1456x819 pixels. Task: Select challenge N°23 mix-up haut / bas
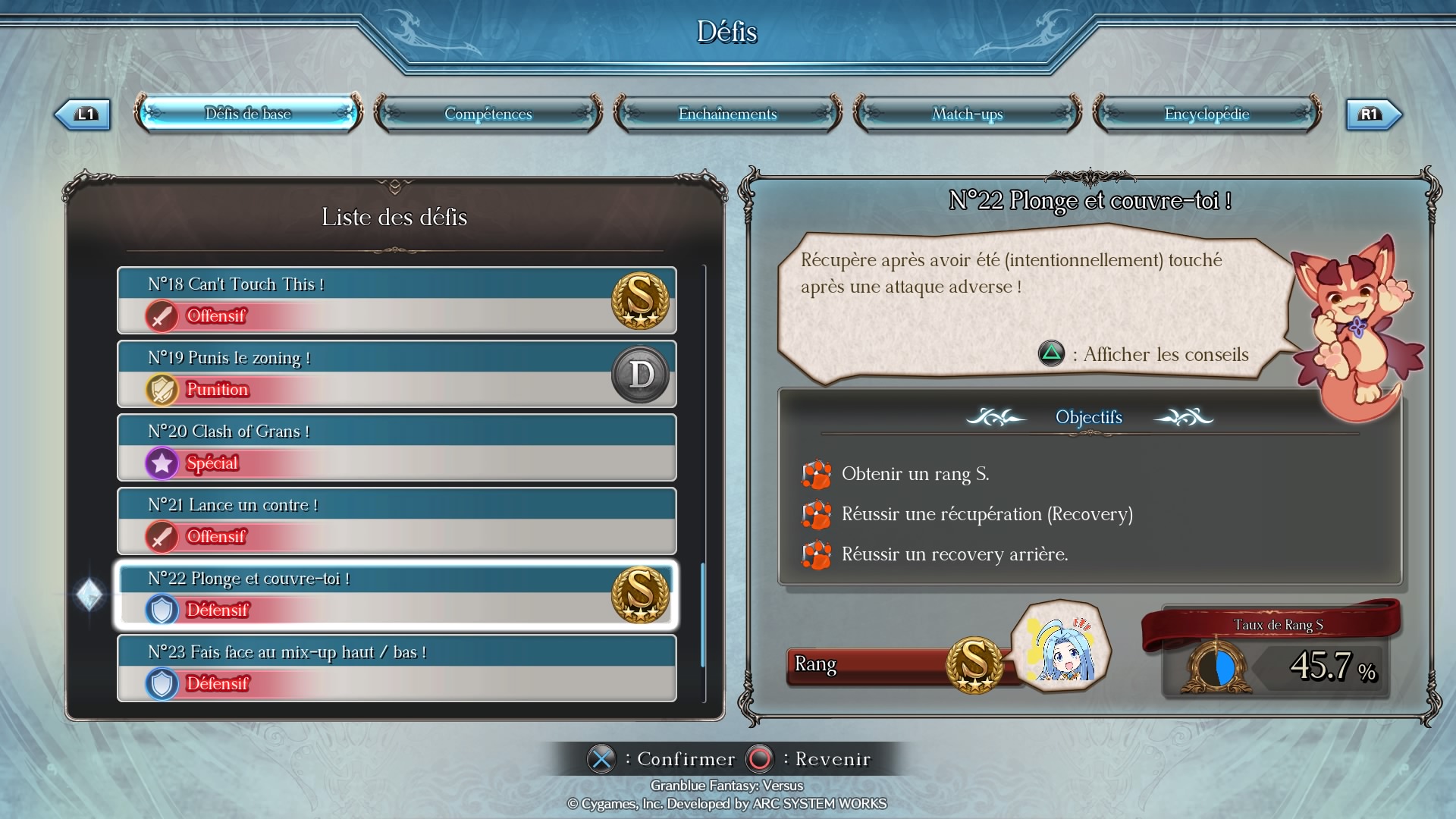click(x=397, y=668)
